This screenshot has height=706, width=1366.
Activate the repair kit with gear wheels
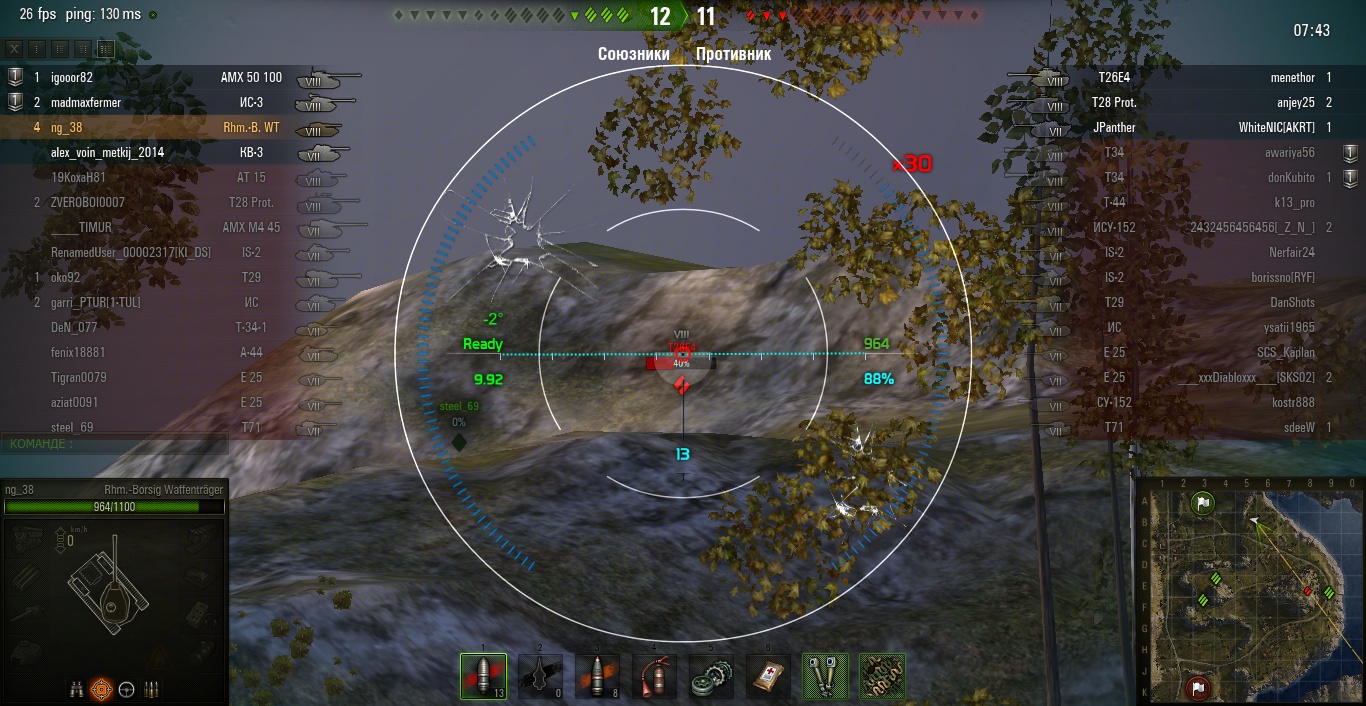pos(711,677)
